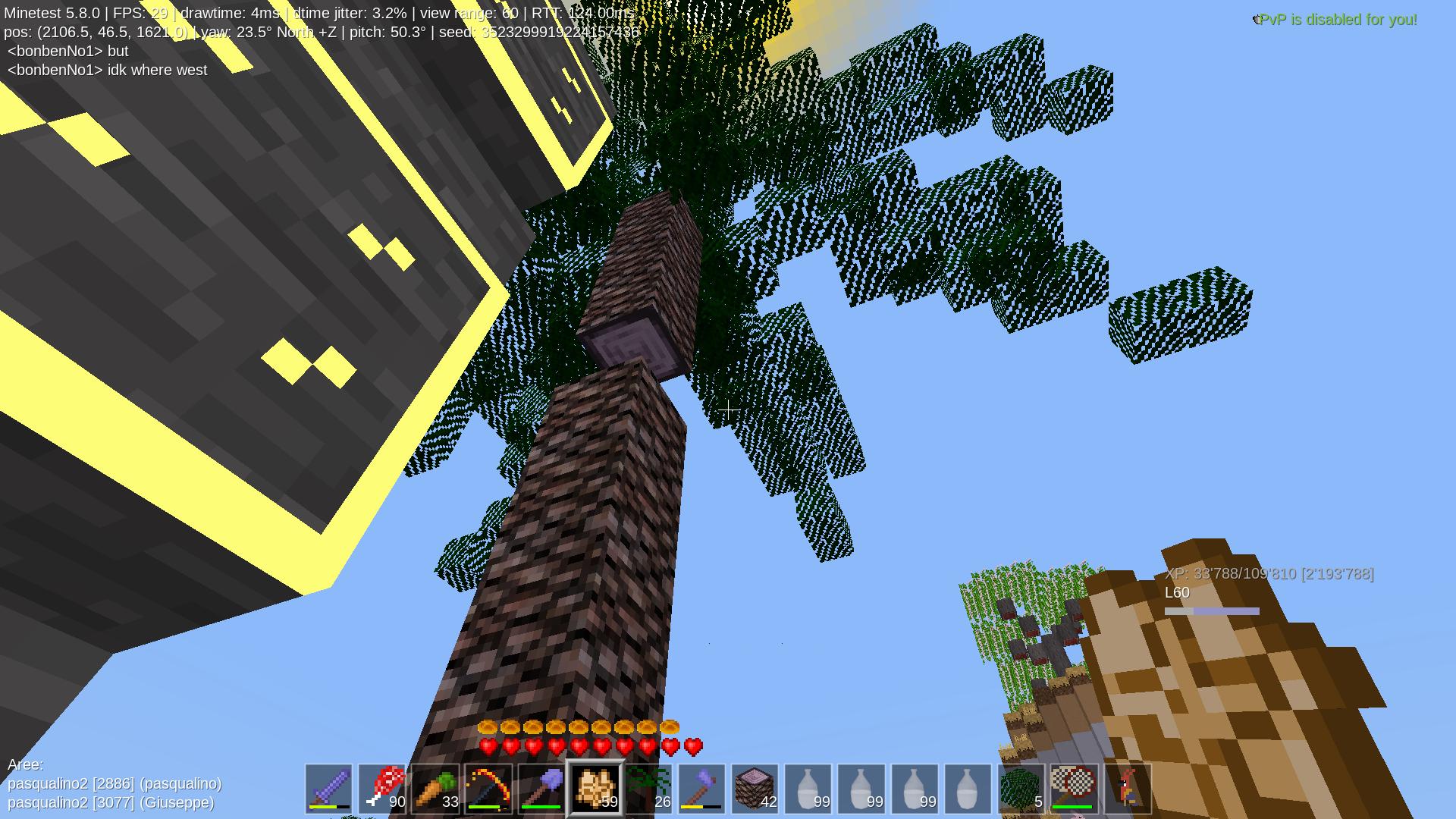Equip the purple axe from the hotbar
The width and height of the screenshot is (1456, 819).
point(702,789)
